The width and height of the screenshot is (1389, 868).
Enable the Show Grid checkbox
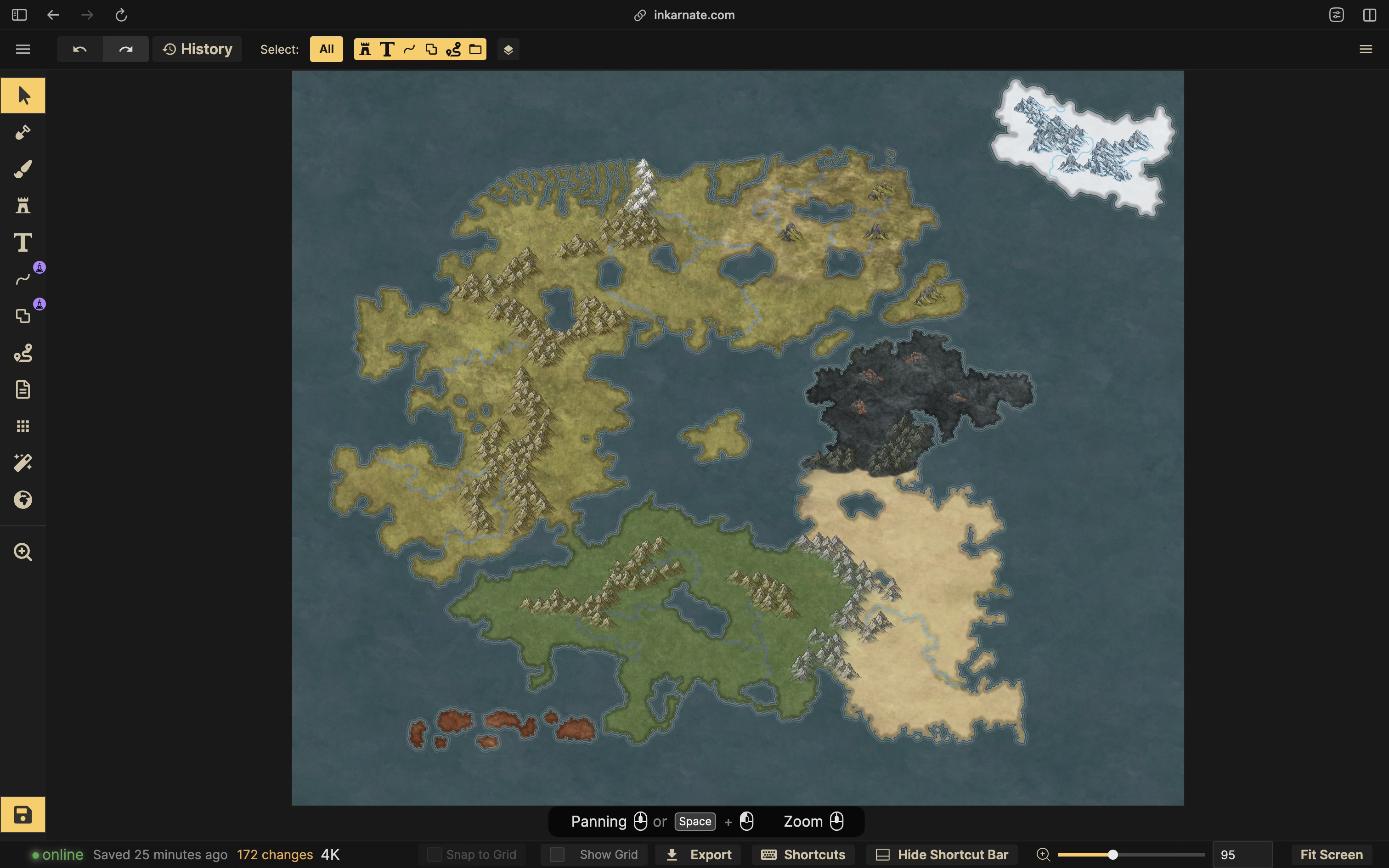click(557, 854)
